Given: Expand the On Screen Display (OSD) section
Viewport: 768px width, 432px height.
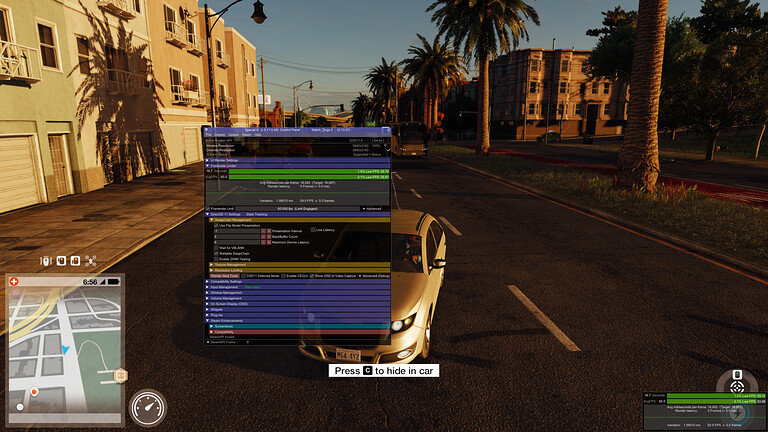Looking at the screenshot, I should point(229,304).
